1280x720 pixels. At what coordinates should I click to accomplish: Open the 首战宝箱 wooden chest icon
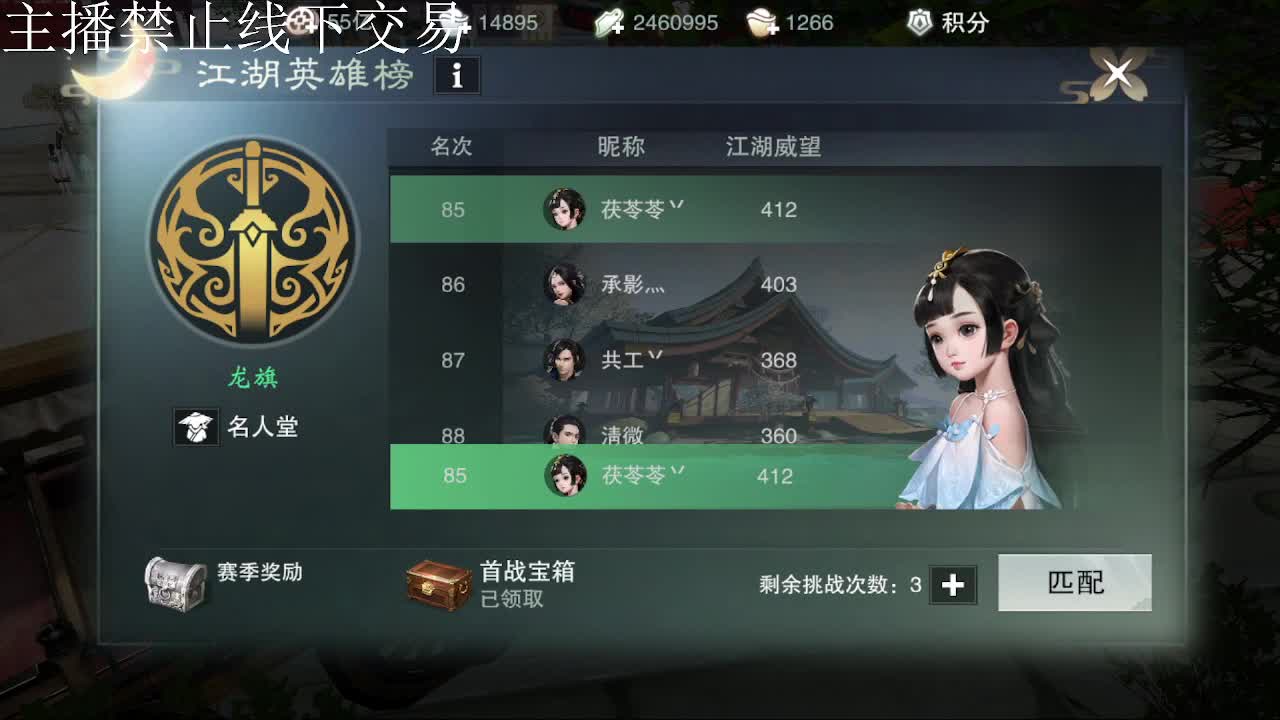440,582
